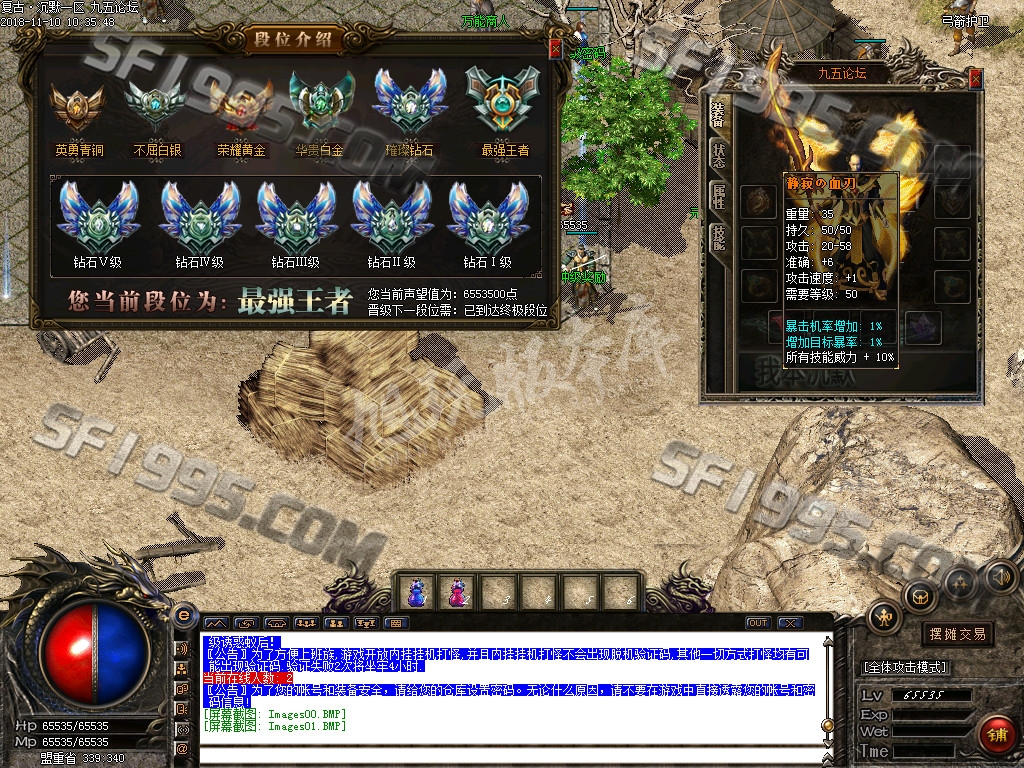Use the red potion in the hotbar

[457, 592]
